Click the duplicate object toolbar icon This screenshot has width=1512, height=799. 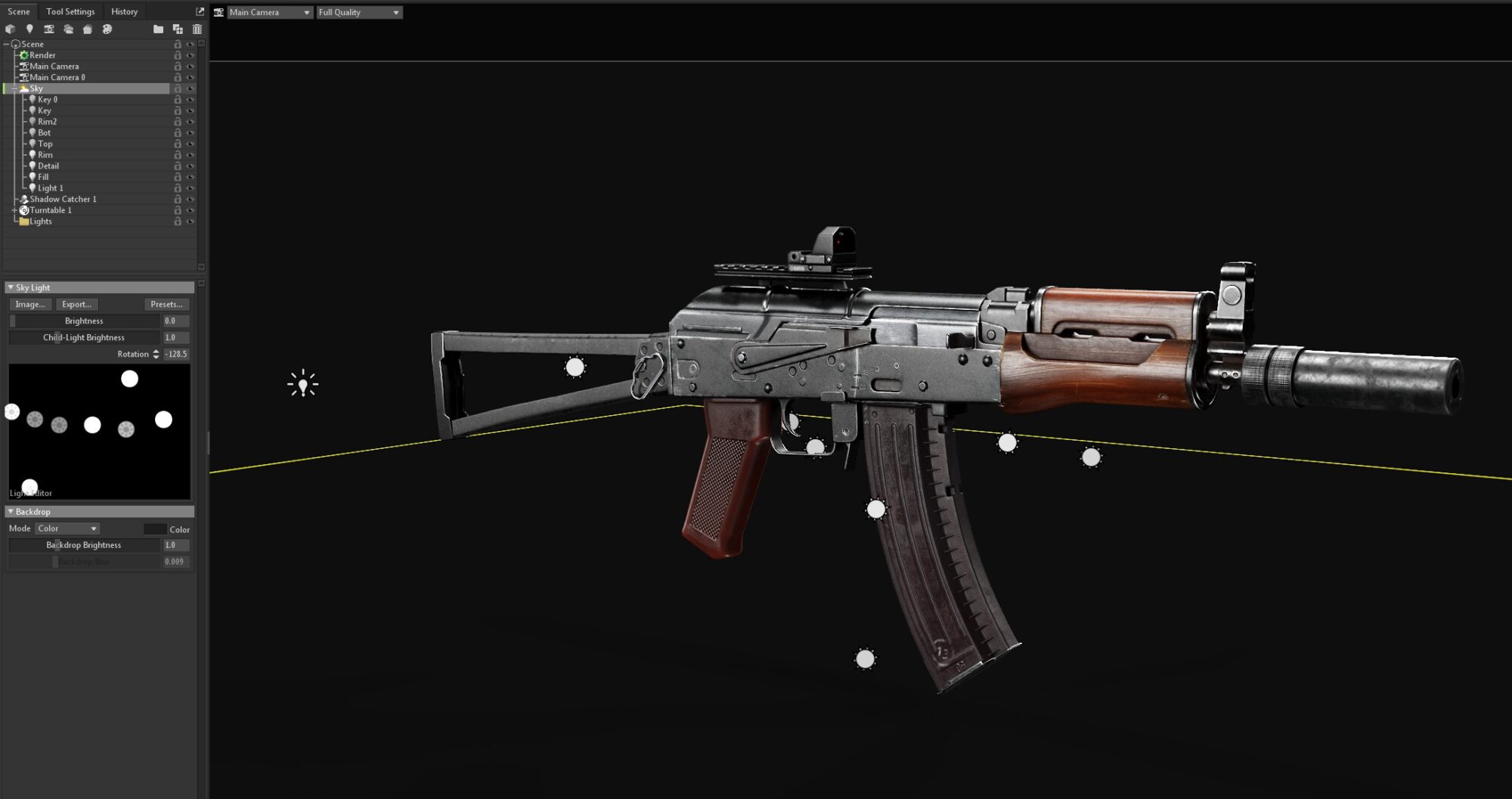coord(178,29)
